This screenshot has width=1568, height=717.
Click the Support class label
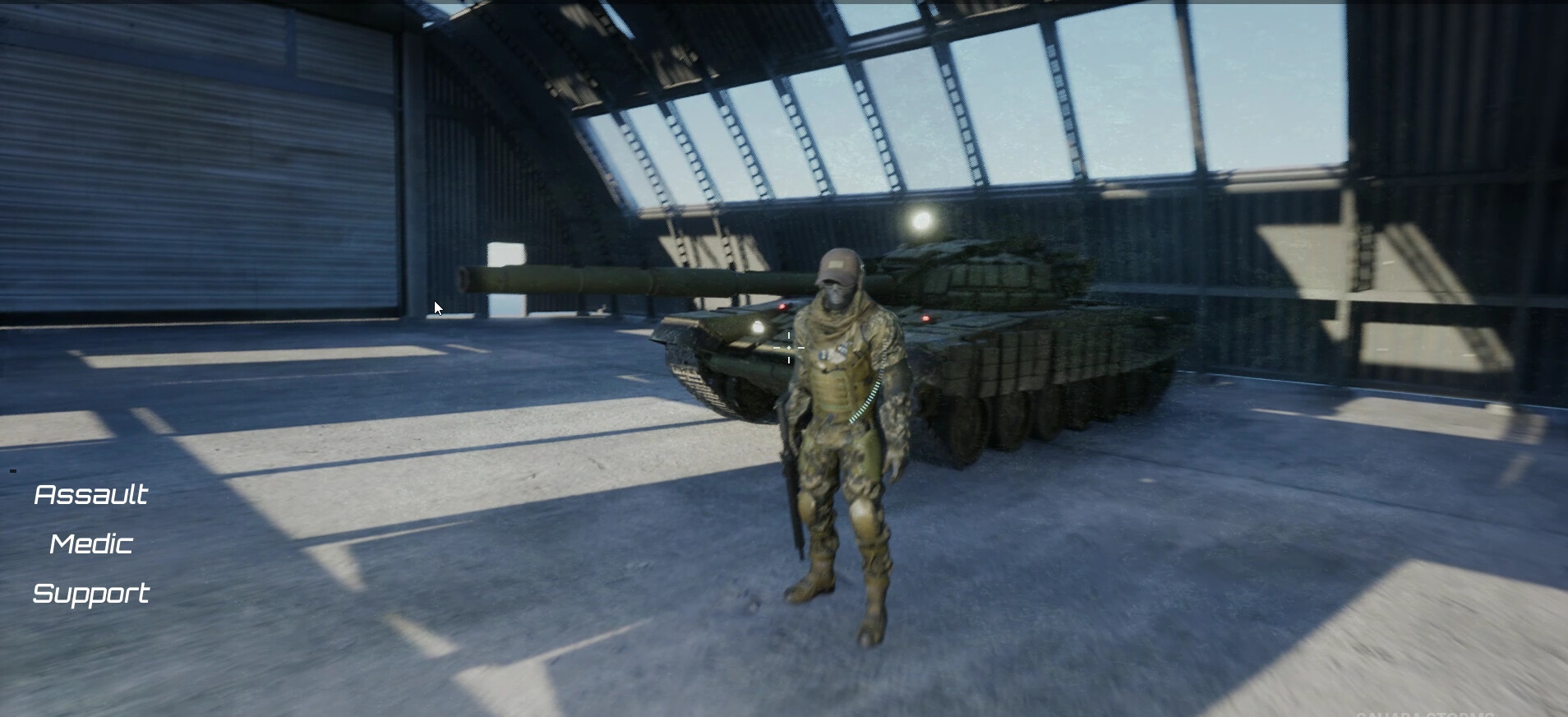point(90,594)
